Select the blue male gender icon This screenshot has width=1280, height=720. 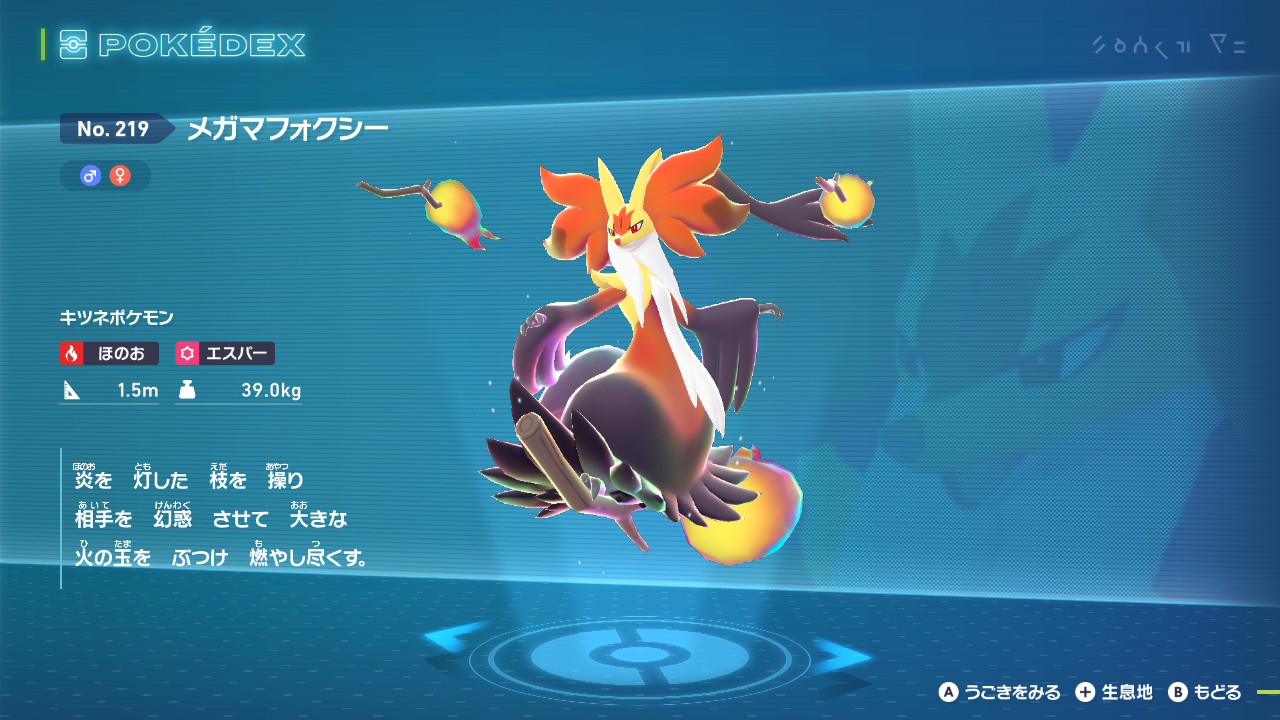[x=91, y=176]
